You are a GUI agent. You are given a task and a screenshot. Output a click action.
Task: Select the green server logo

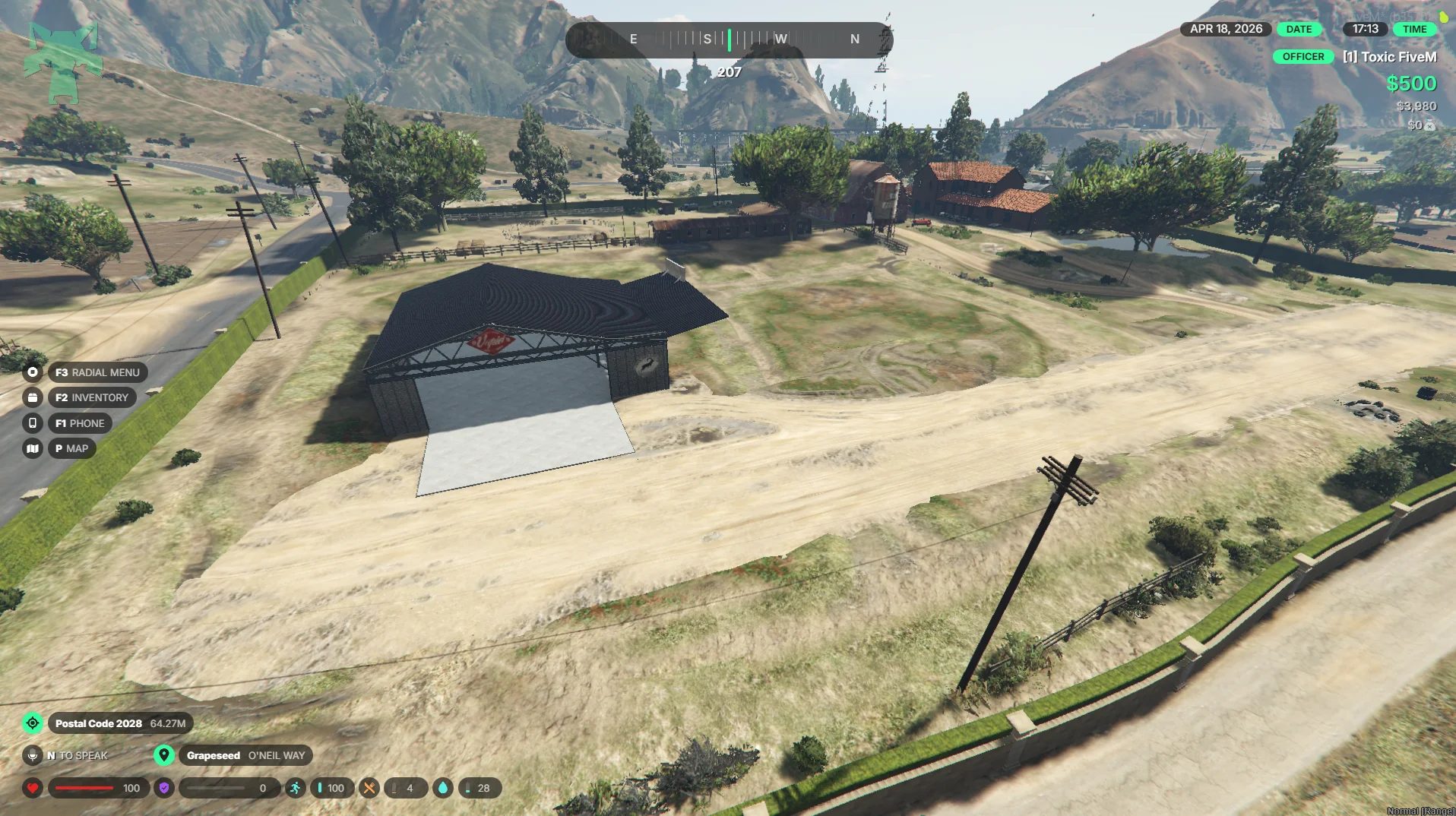click(x=63, y=62)
